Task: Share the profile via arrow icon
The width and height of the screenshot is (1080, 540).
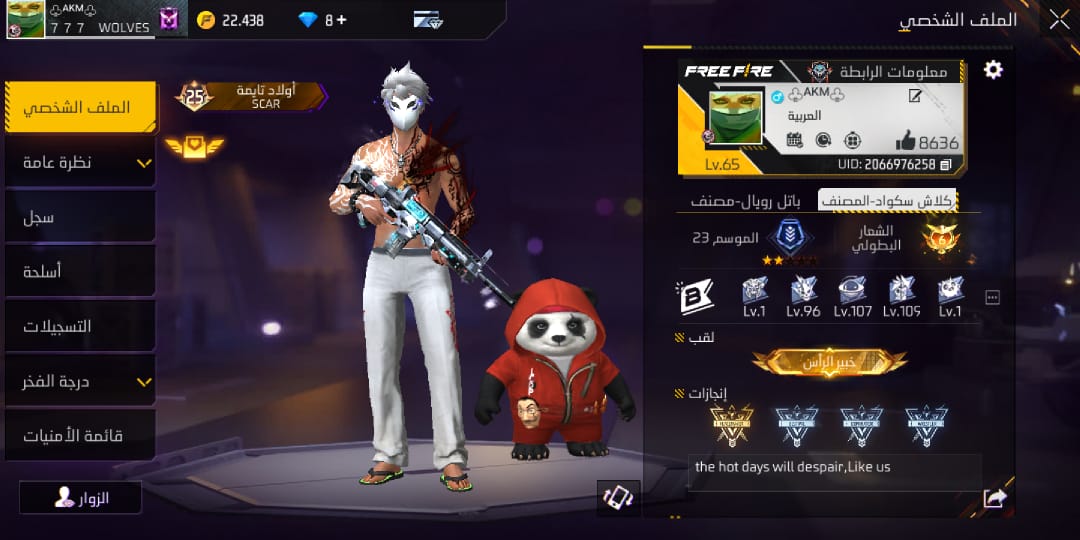Action: pyautogui.click(x=994, y=498)
